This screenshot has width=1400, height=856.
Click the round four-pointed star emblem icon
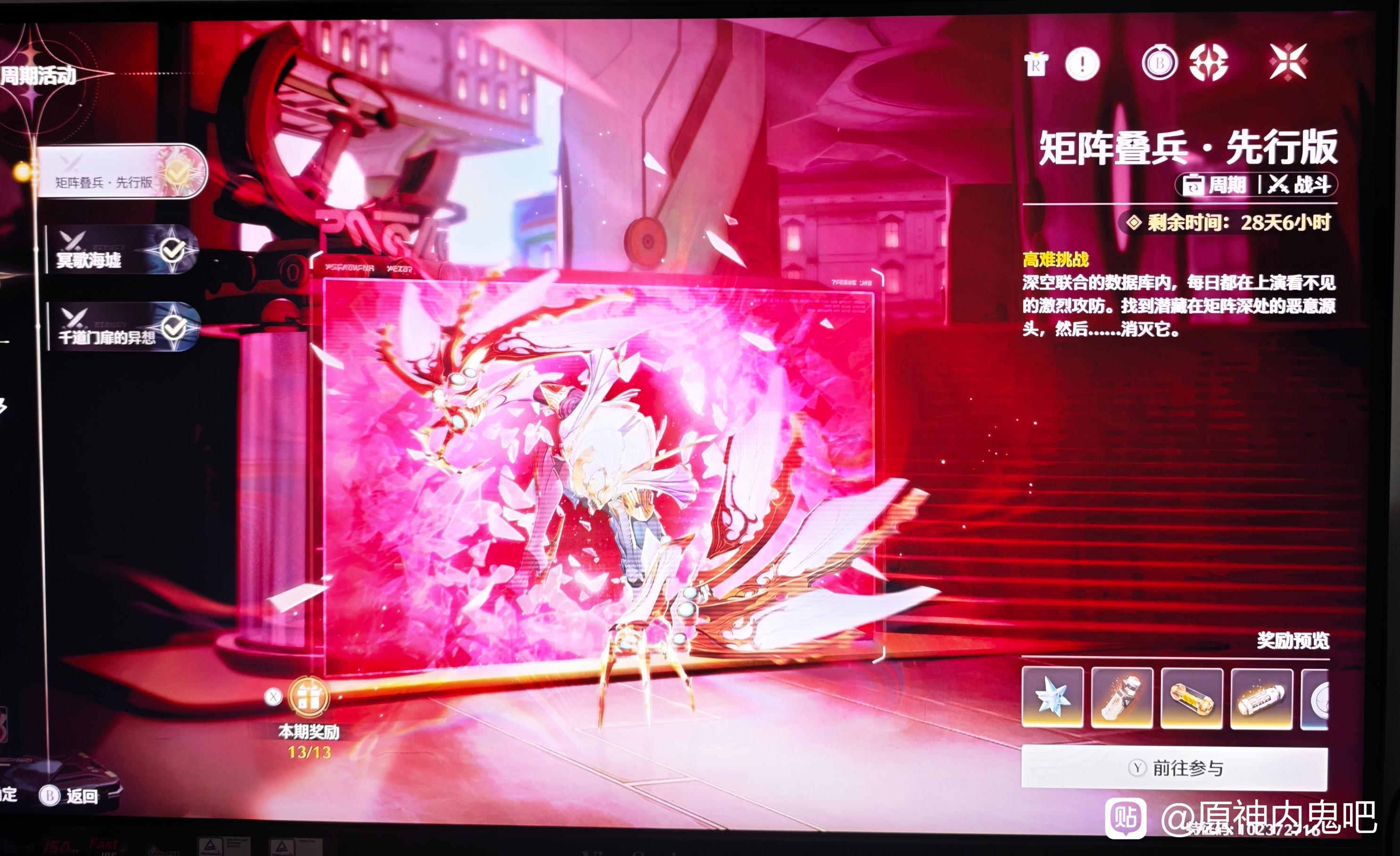pos(1209,63)
